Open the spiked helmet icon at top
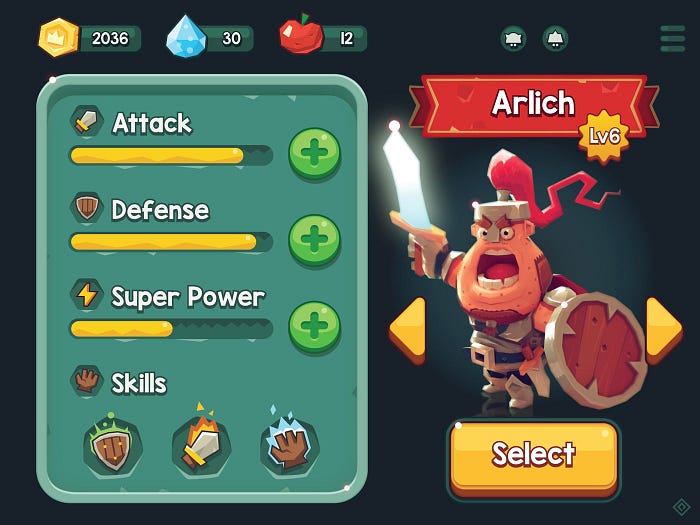This screenshot has width=700, height=525. click(555, 39)
